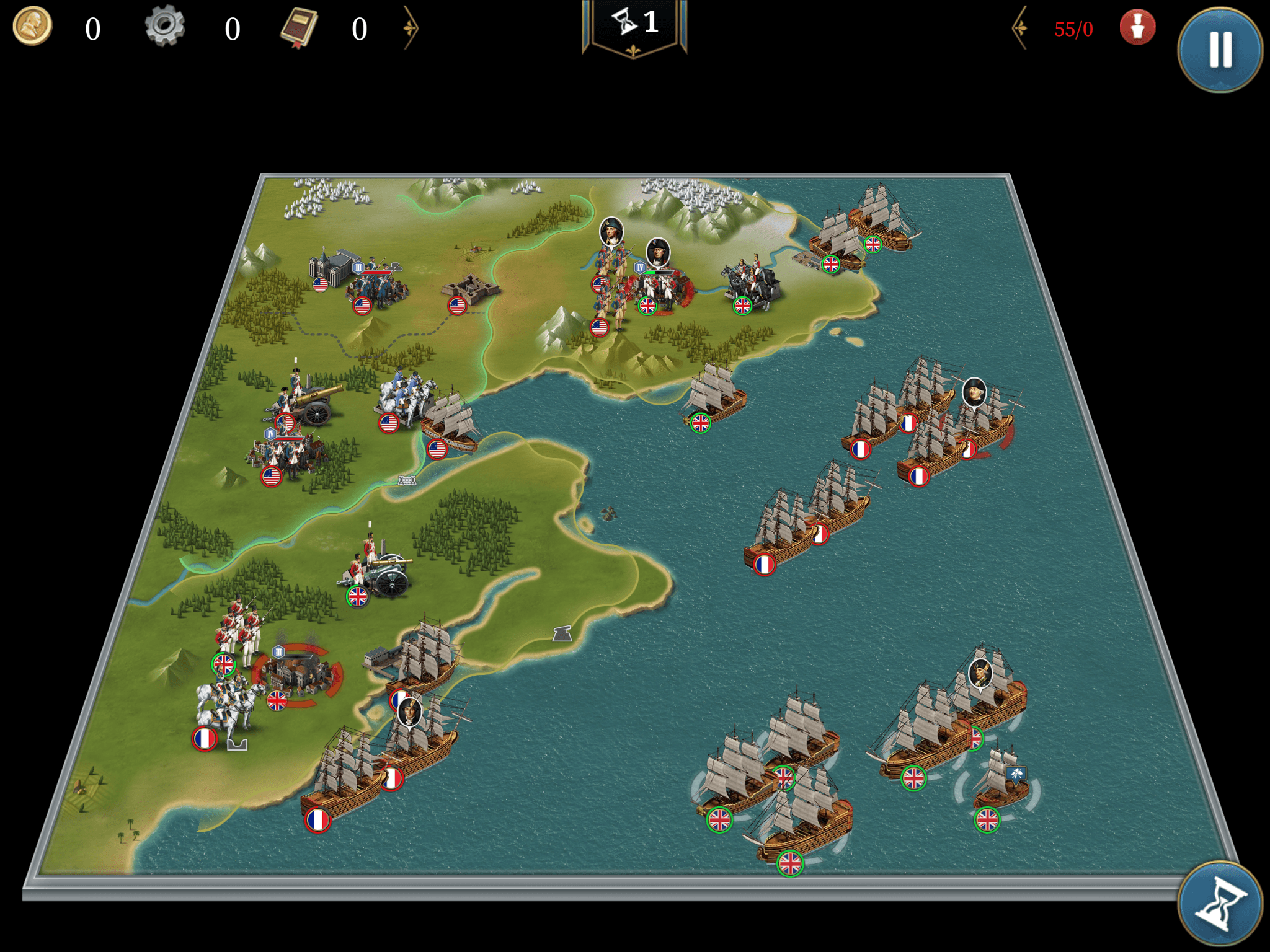Viewport: 1270px width, 952px height.
Task: Pause the game
Action: [1219, 50]
